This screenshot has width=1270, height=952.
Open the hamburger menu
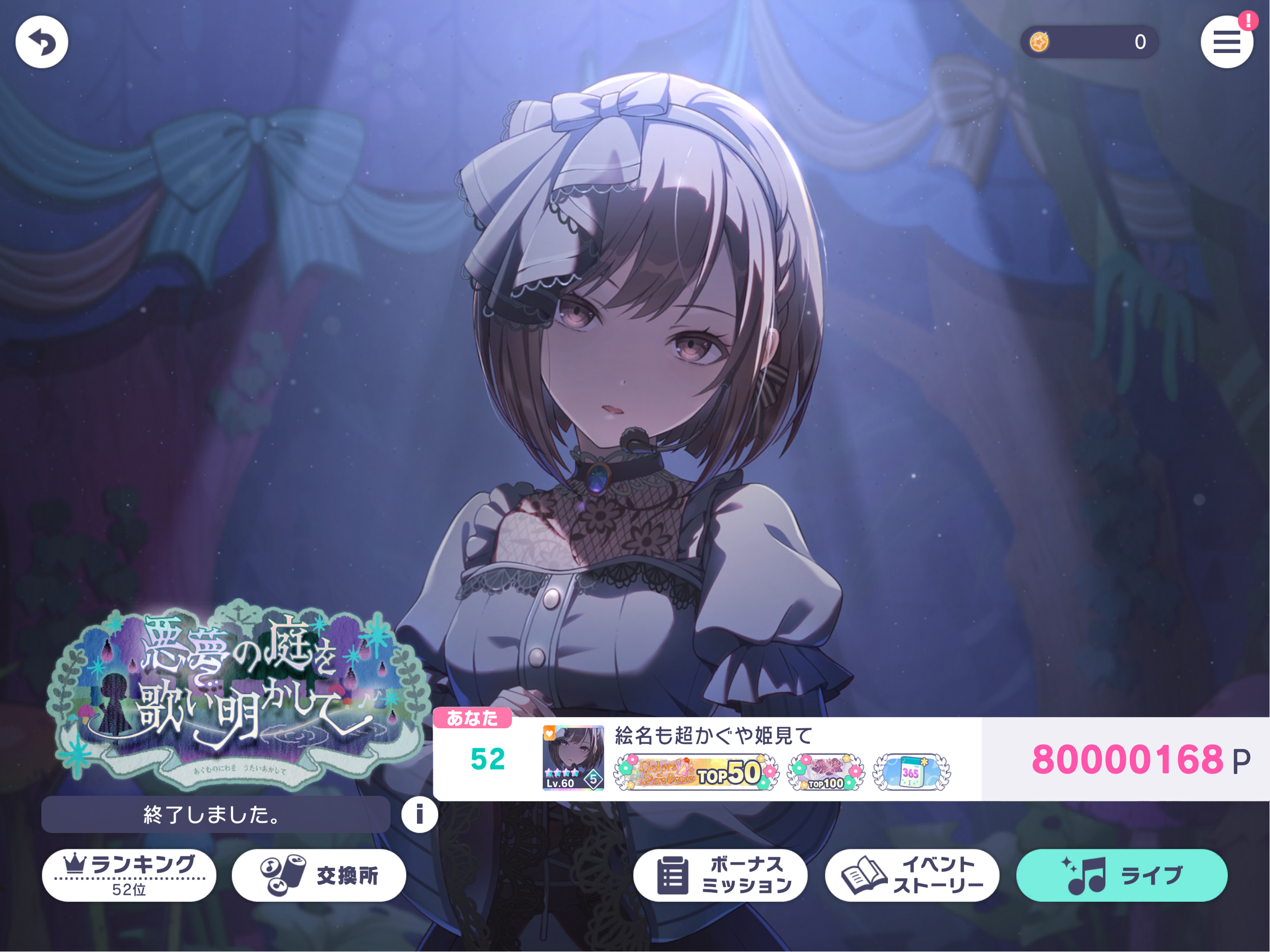[x=1226, y=42]
